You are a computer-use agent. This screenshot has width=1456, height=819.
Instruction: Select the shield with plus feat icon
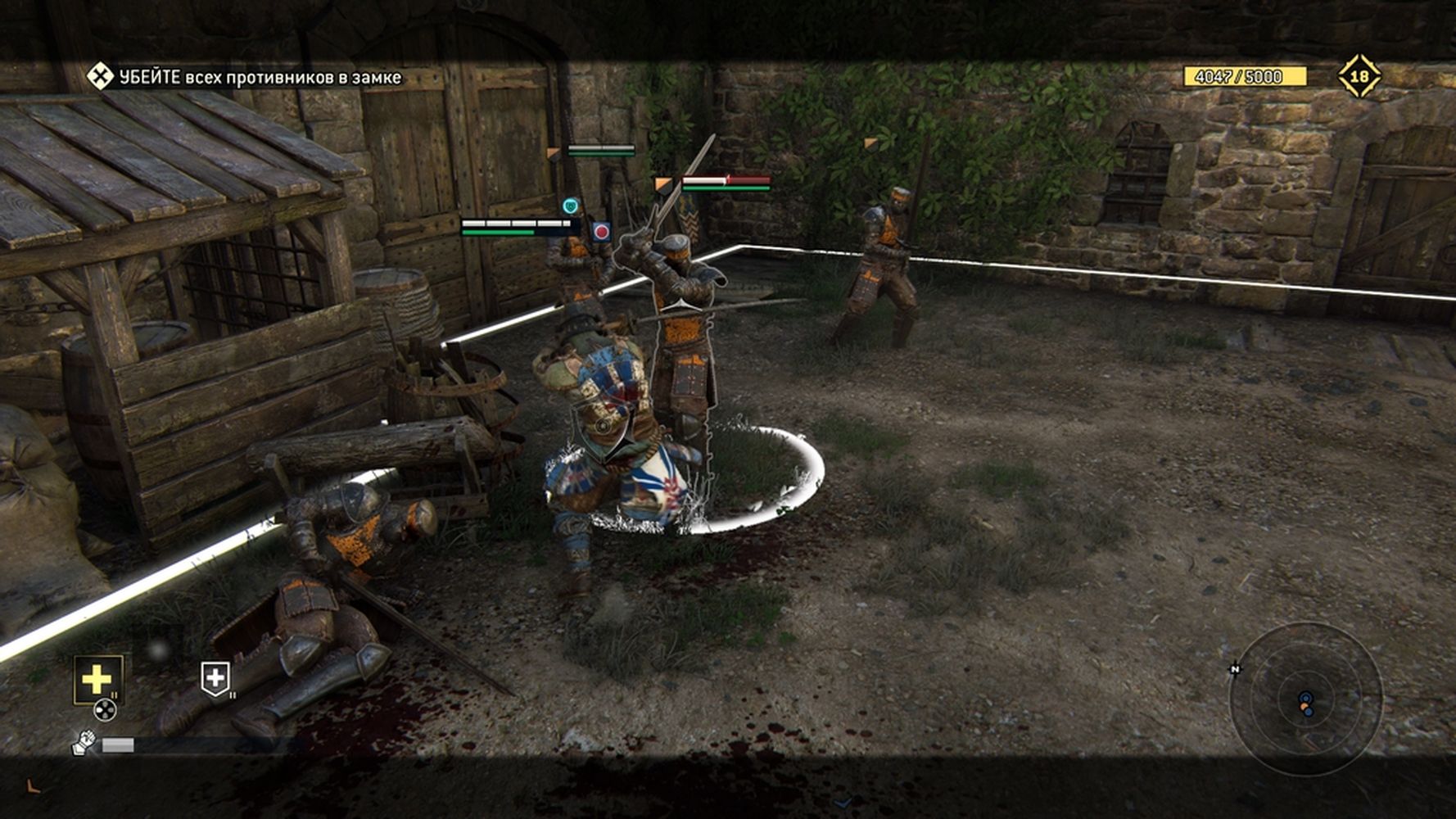[215, 679]
